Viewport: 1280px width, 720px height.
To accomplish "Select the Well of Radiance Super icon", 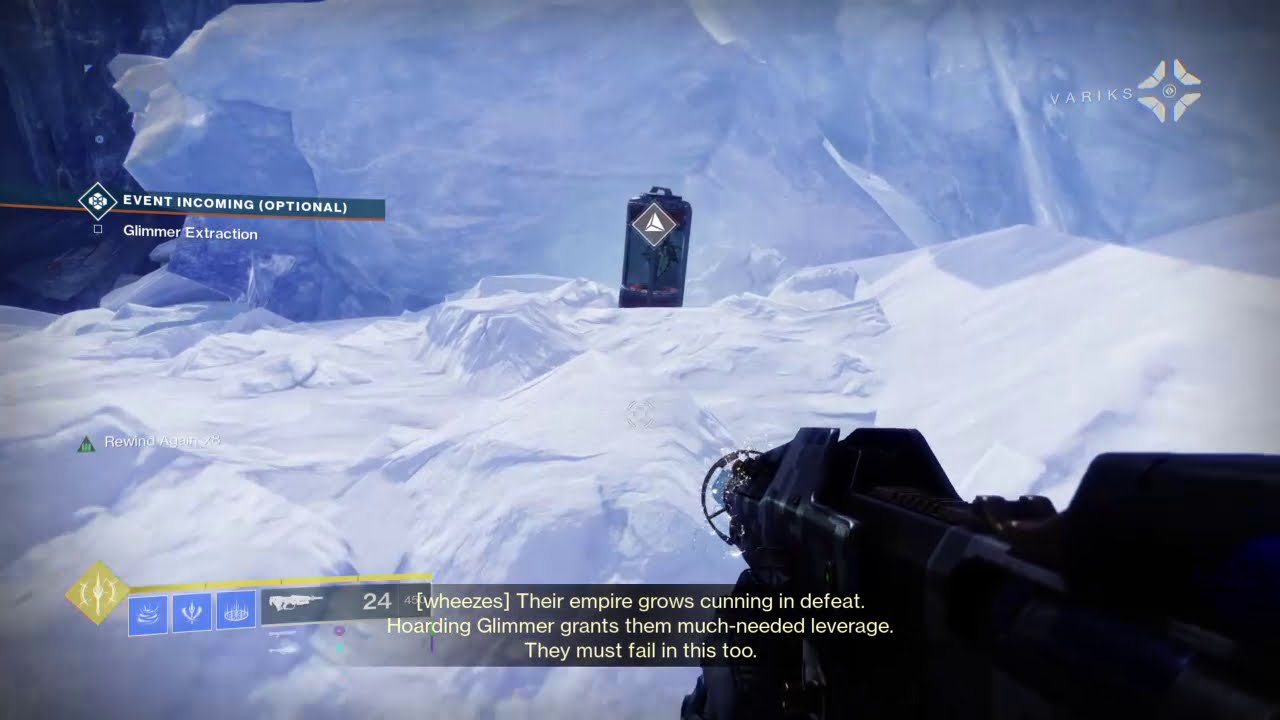I will pyautogui.click(x=97, y=595).
